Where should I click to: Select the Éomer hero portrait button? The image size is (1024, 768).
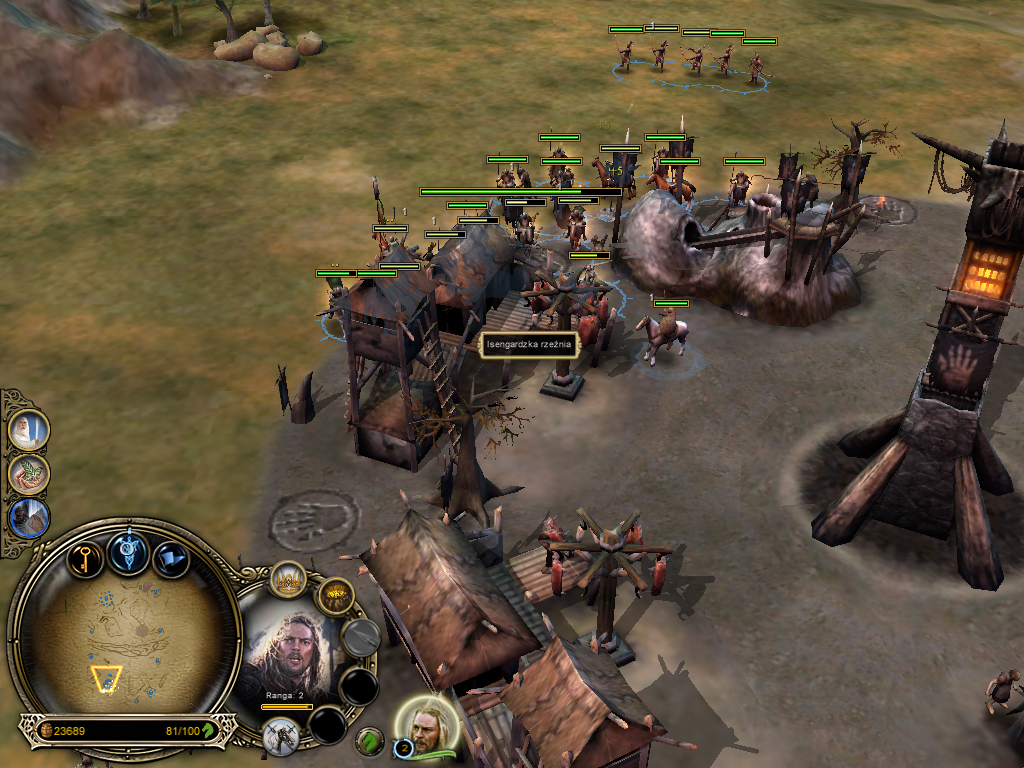pyautogui.click(x=429, y=724)
